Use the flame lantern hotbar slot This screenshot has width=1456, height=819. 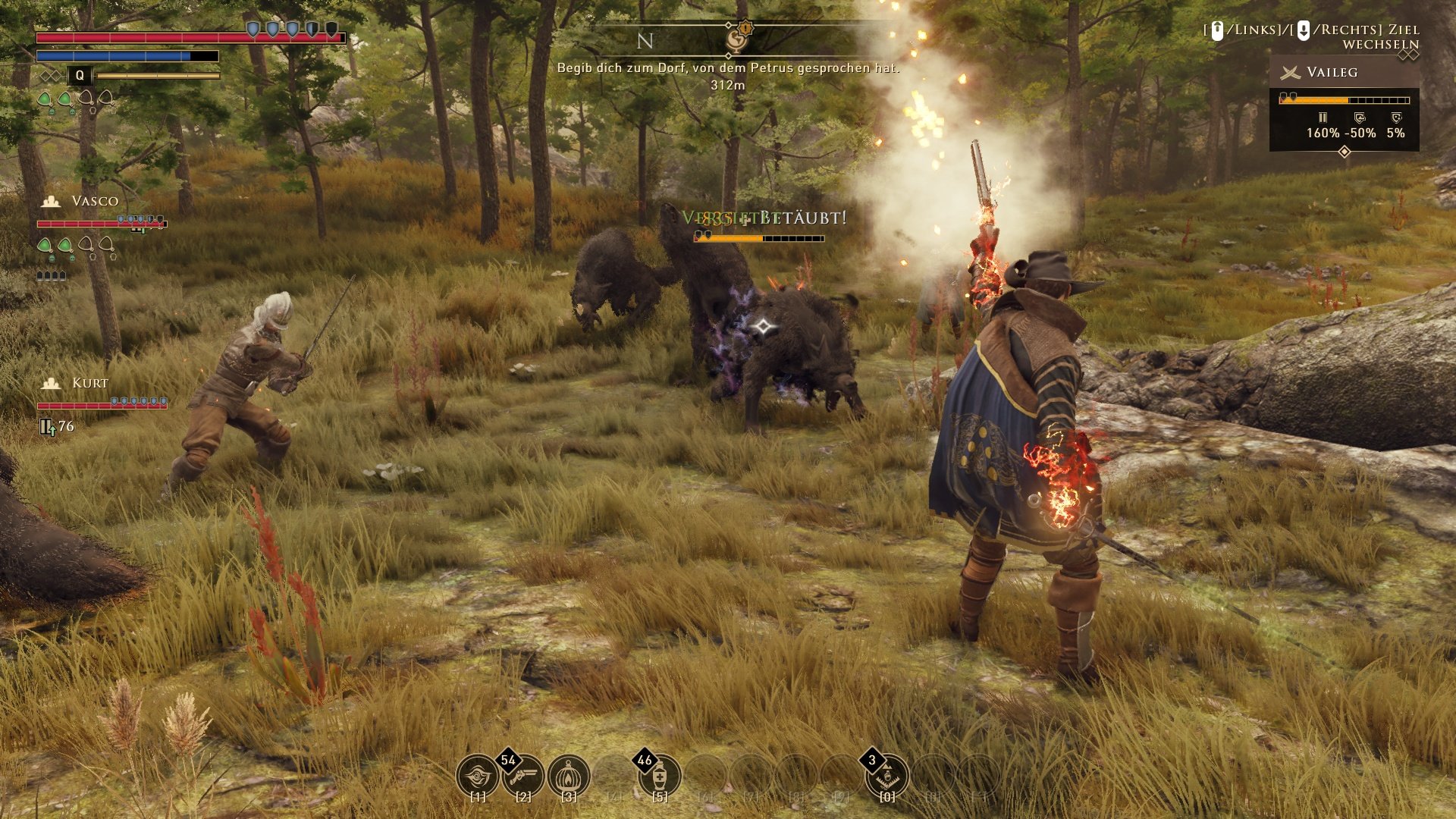569,776
